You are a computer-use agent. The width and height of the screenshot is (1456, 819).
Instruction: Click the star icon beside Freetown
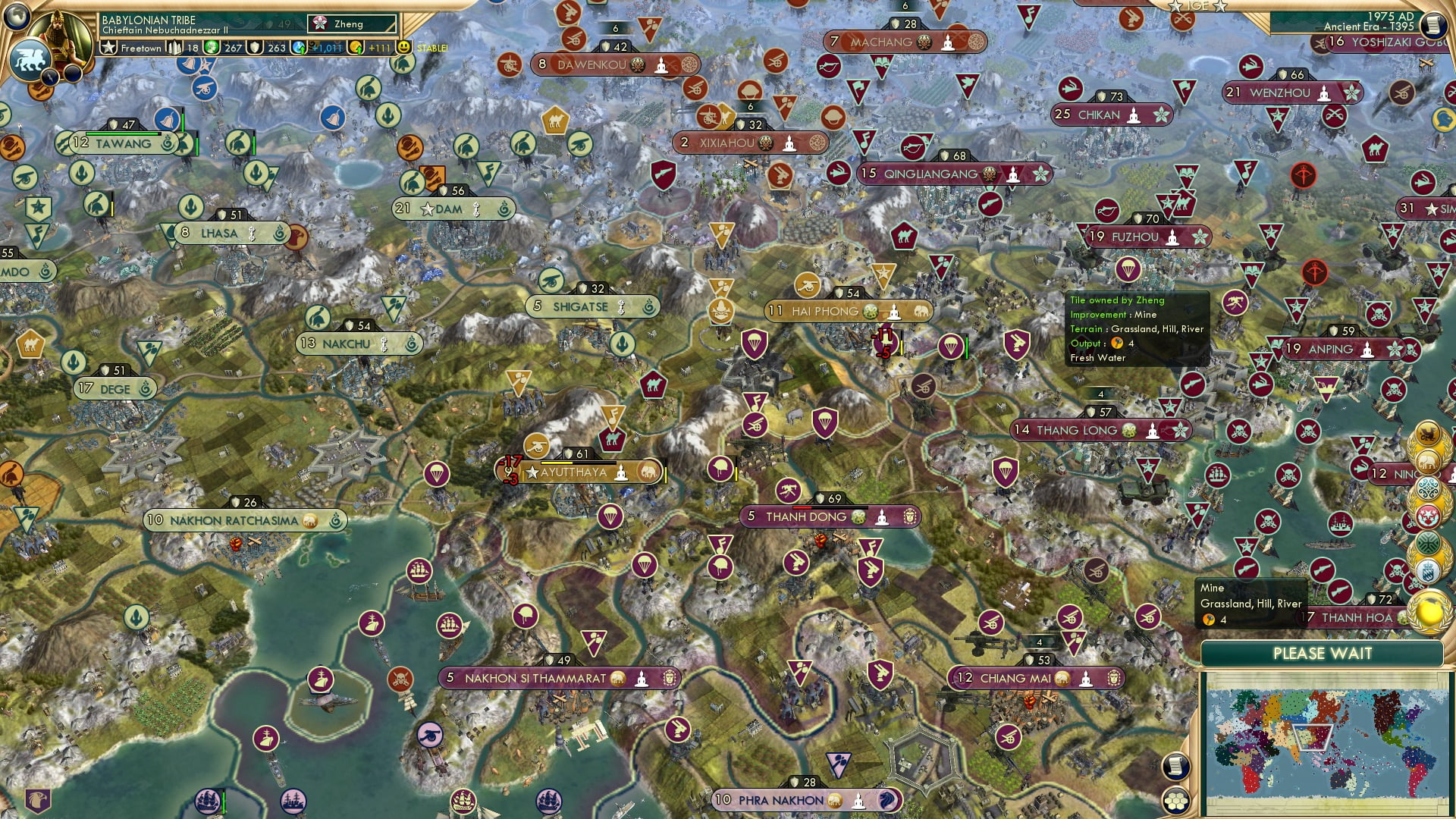(108, 48)
